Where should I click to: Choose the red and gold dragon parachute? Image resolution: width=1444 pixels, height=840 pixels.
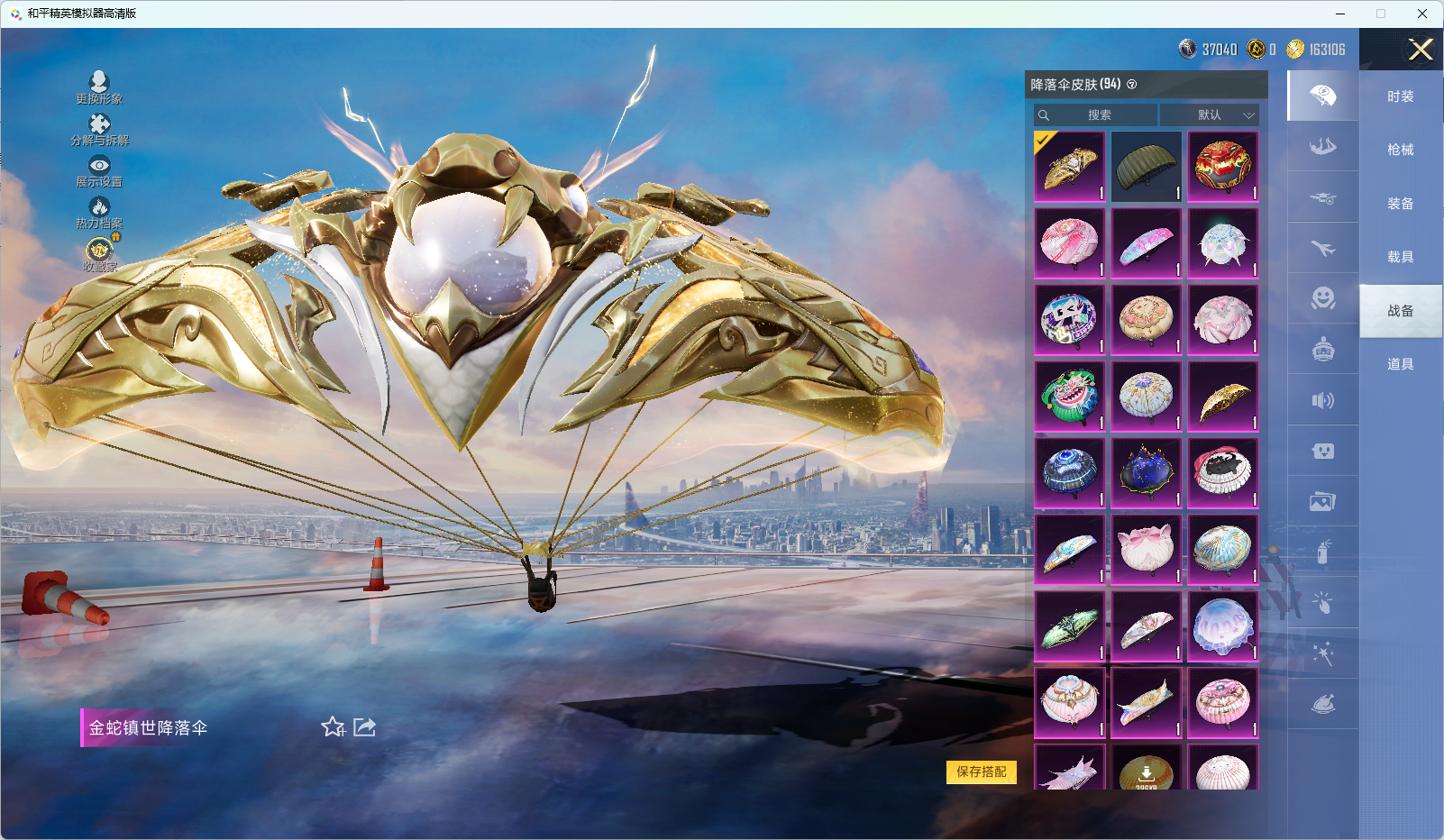[x=1222, y=167]
